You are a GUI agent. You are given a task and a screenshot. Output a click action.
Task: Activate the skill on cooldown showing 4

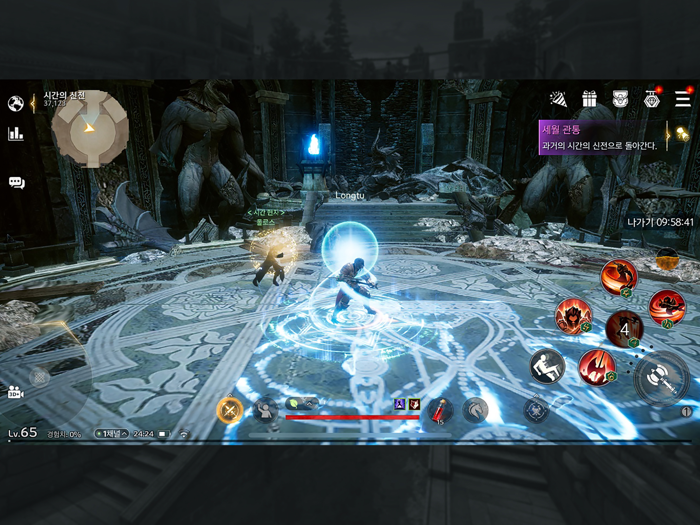point(625,328)
